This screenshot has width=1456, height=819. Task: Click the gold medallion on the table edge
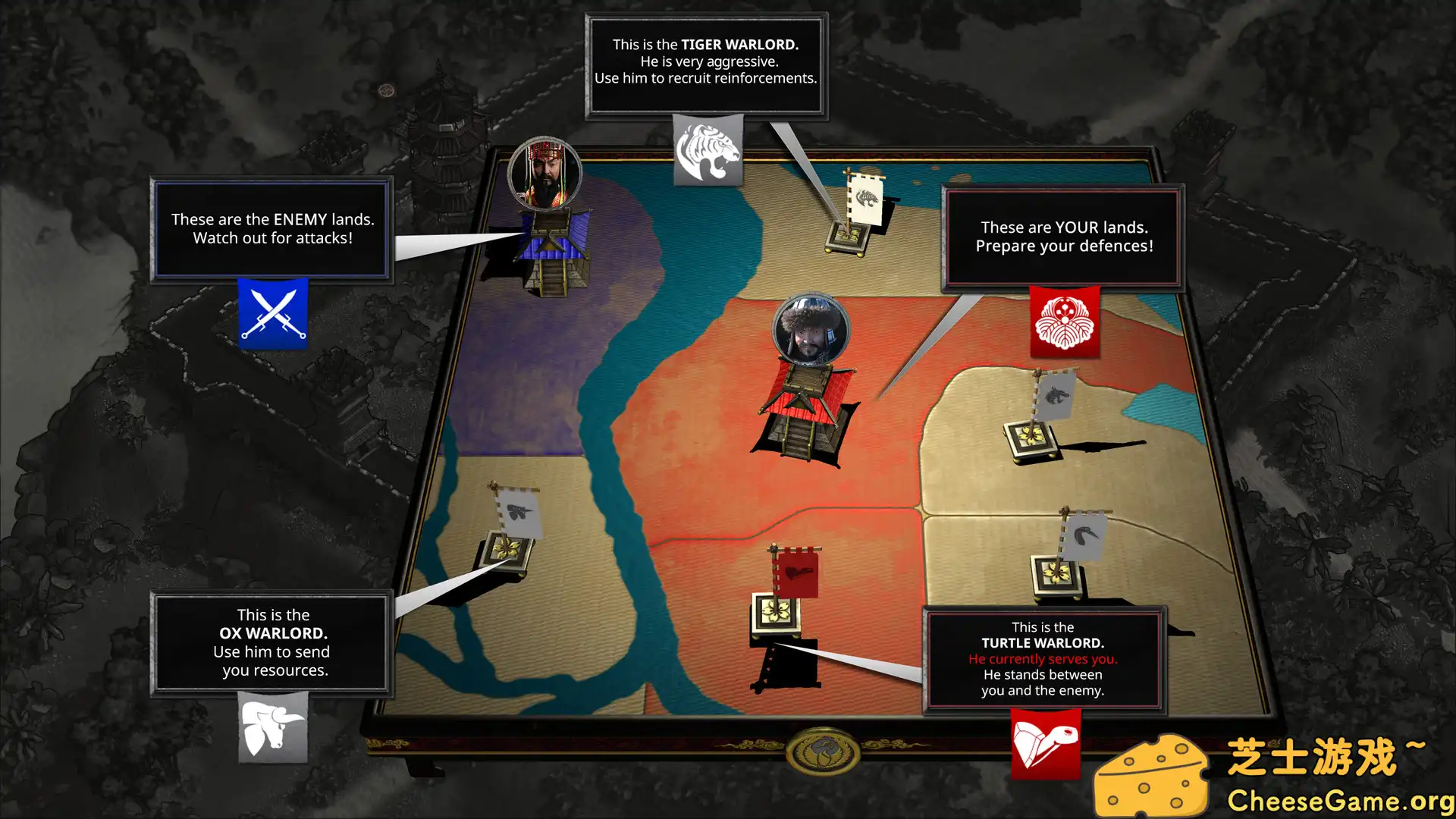pos(822,751)
